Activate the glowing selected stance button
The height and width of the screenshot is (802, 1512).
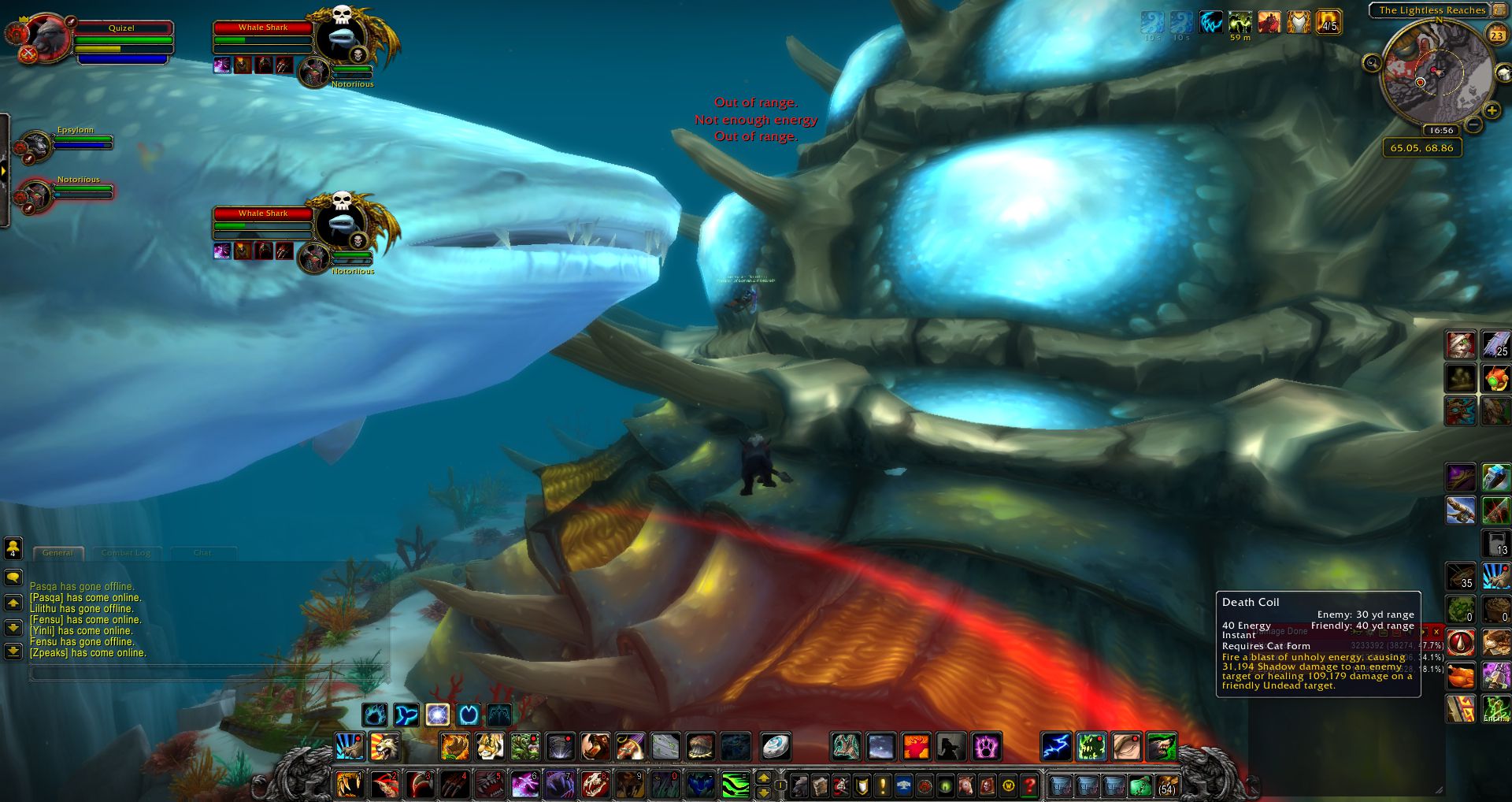tap(437, 715)
